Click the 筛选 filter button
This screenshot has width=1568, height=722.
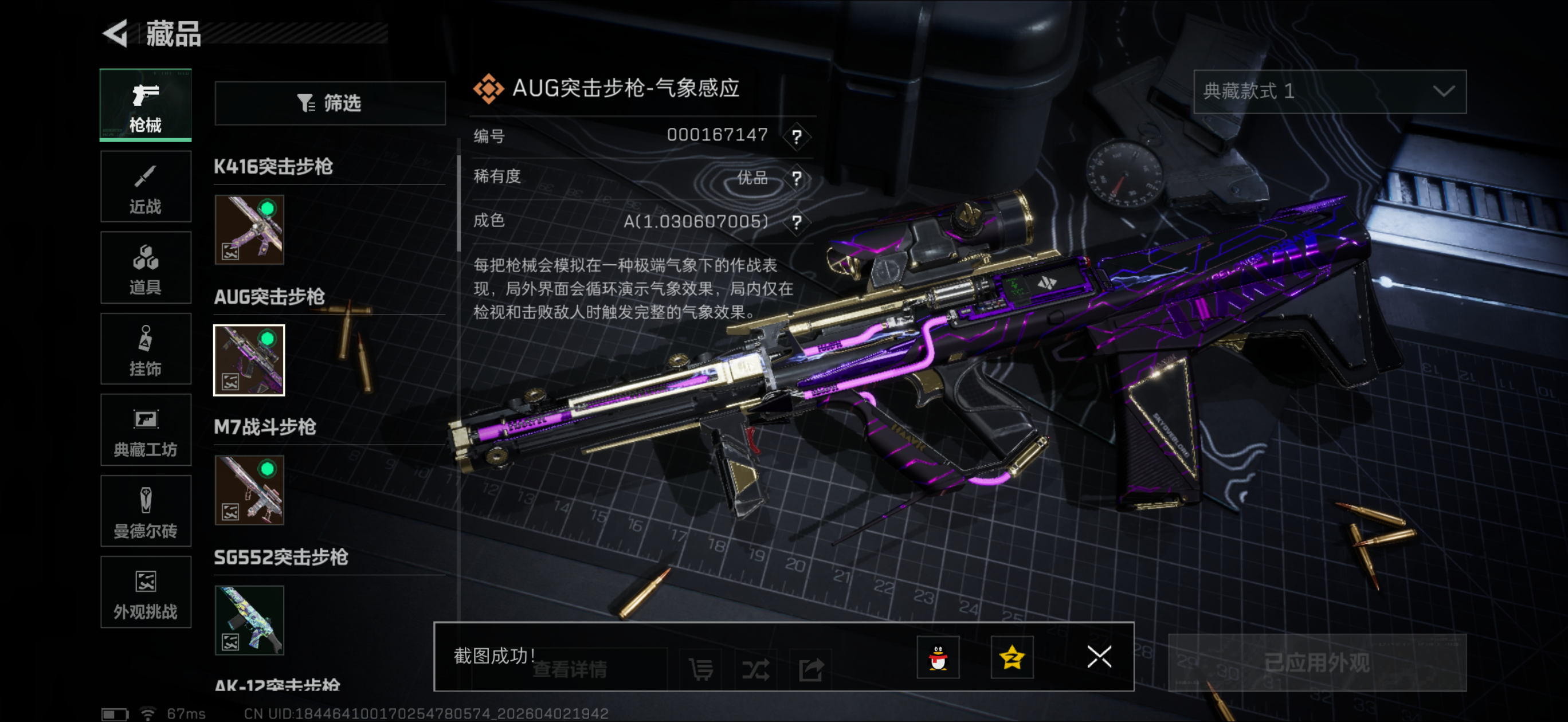tap(330, 104)
